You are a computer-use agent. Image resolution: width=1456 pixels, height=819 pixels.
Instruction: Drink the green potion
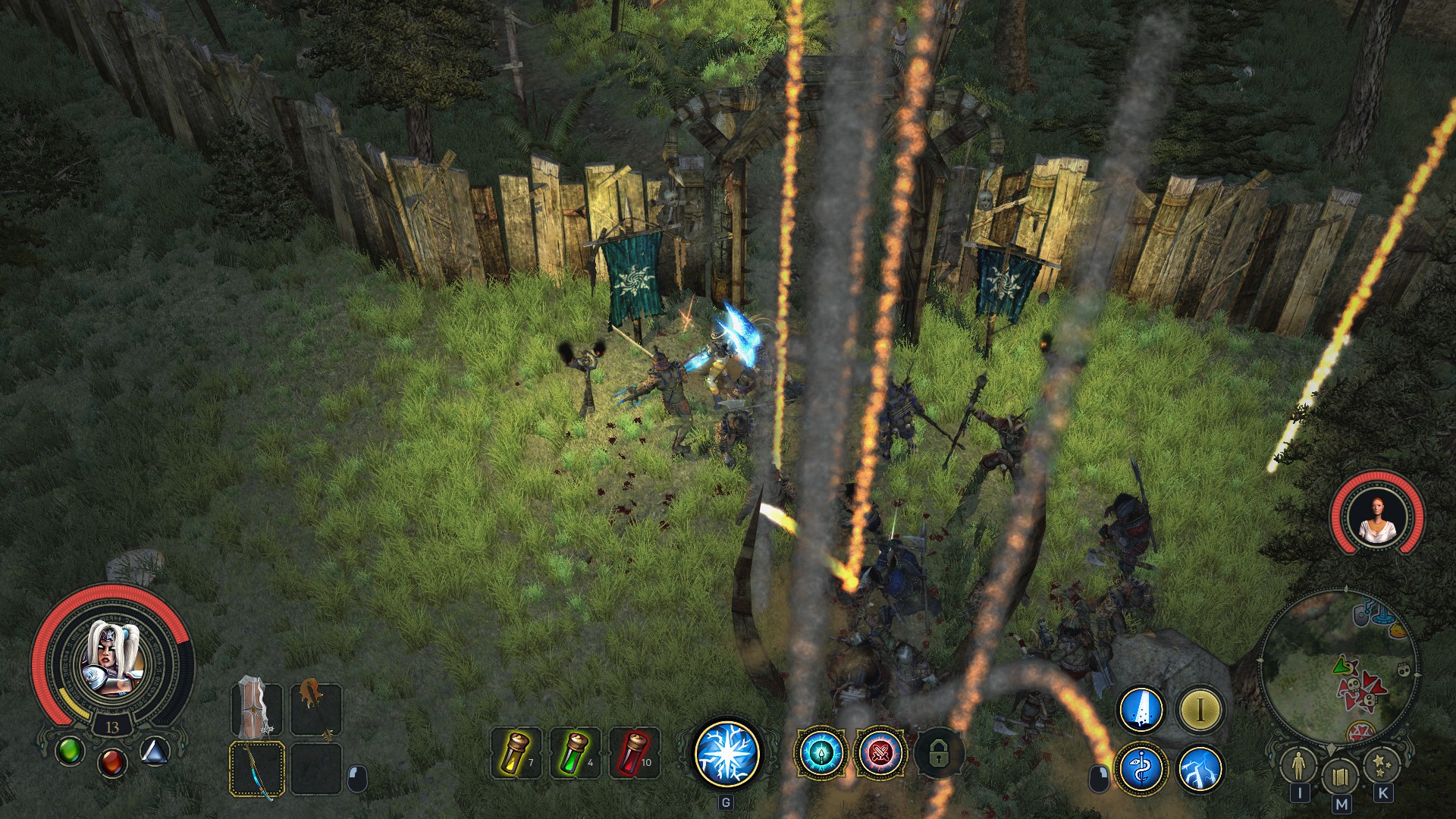click(x=575, y=753)
